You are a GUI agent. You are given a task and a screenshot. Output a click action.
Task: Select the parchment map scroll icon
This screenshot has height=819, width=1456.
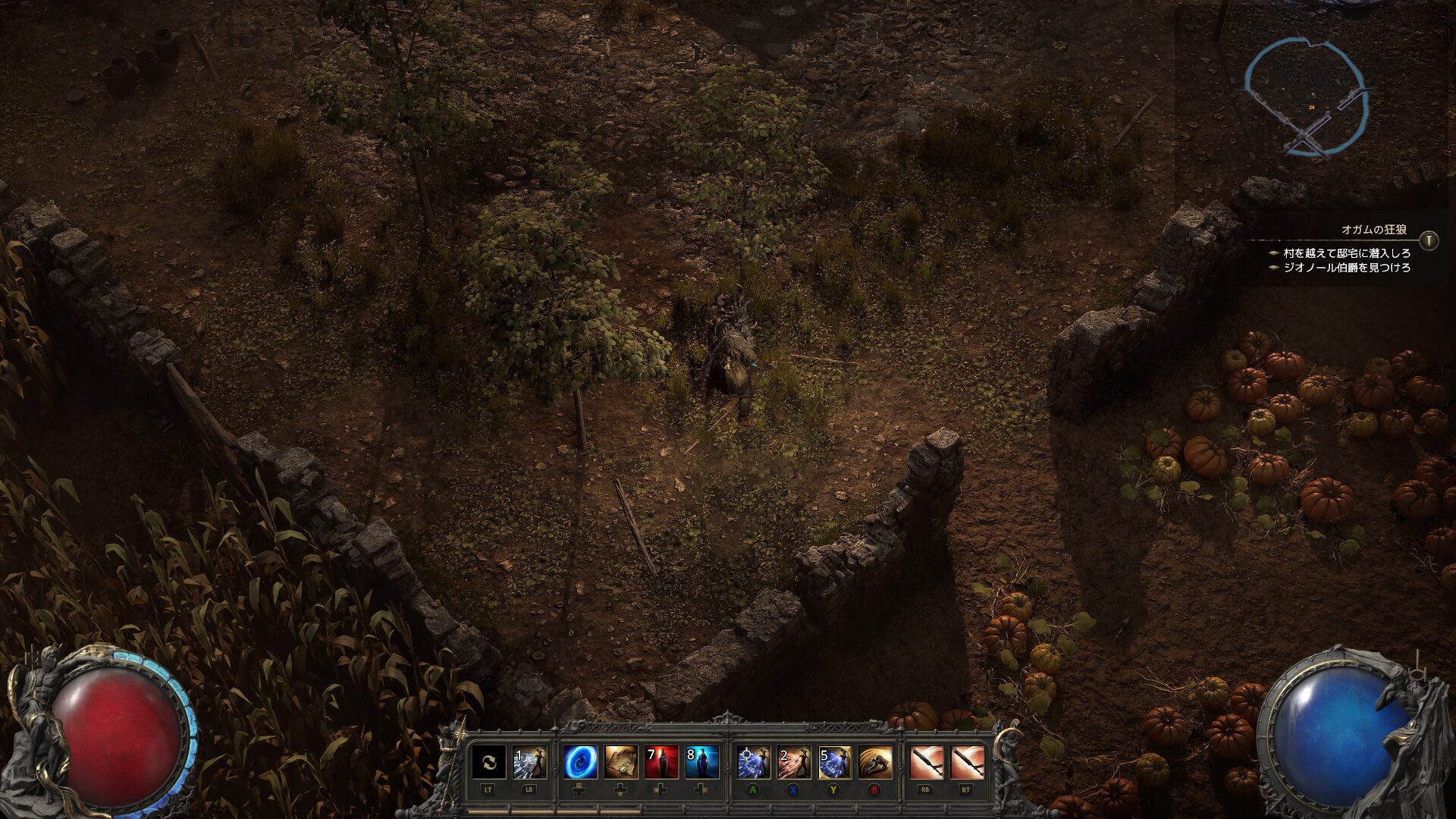click(620, 762)
